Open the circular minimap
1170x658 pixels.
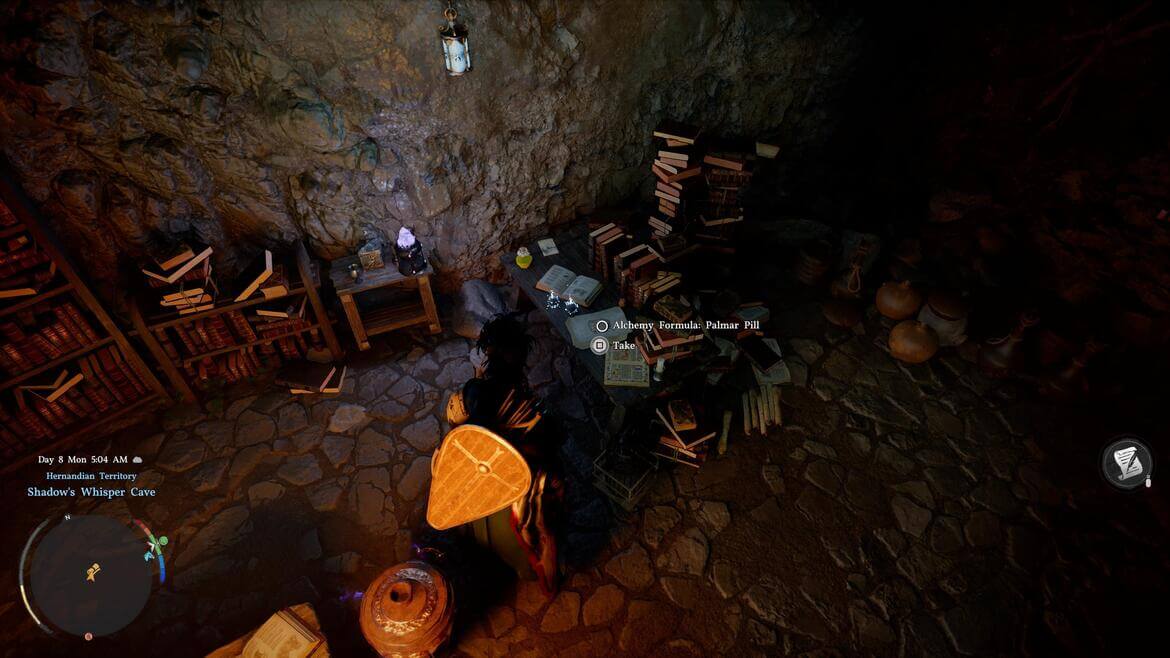coord(91,574)
